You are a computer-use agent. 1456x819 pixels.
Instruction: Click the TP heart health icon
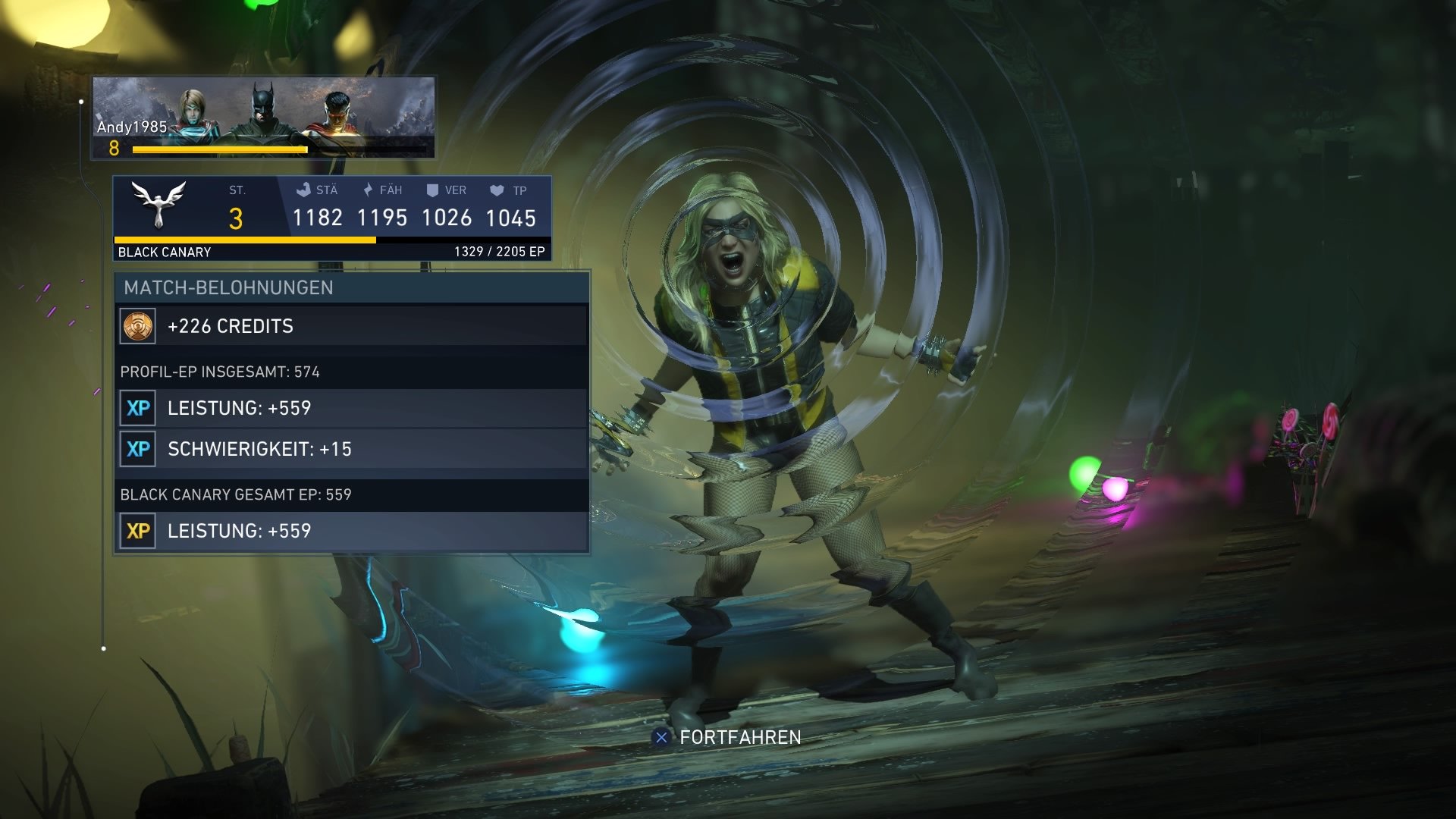498,190
